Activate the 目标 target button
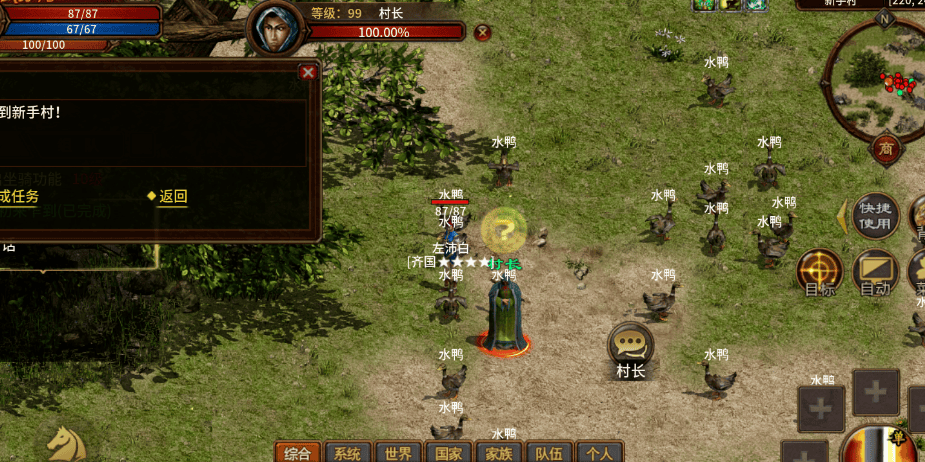Image resolution: width=925 pixels, height=462 pixels. 820,272
